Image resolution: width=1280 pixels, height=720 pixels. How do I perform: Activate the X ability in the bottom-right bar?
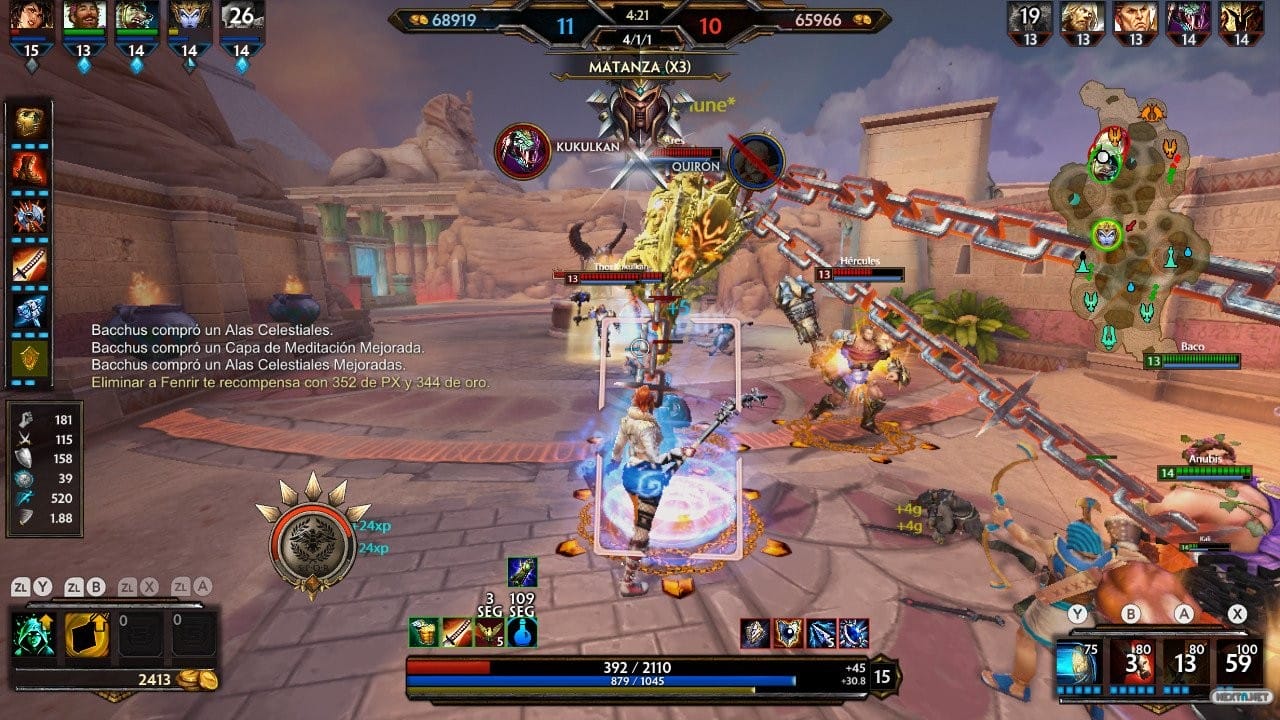click(1237, 662)
